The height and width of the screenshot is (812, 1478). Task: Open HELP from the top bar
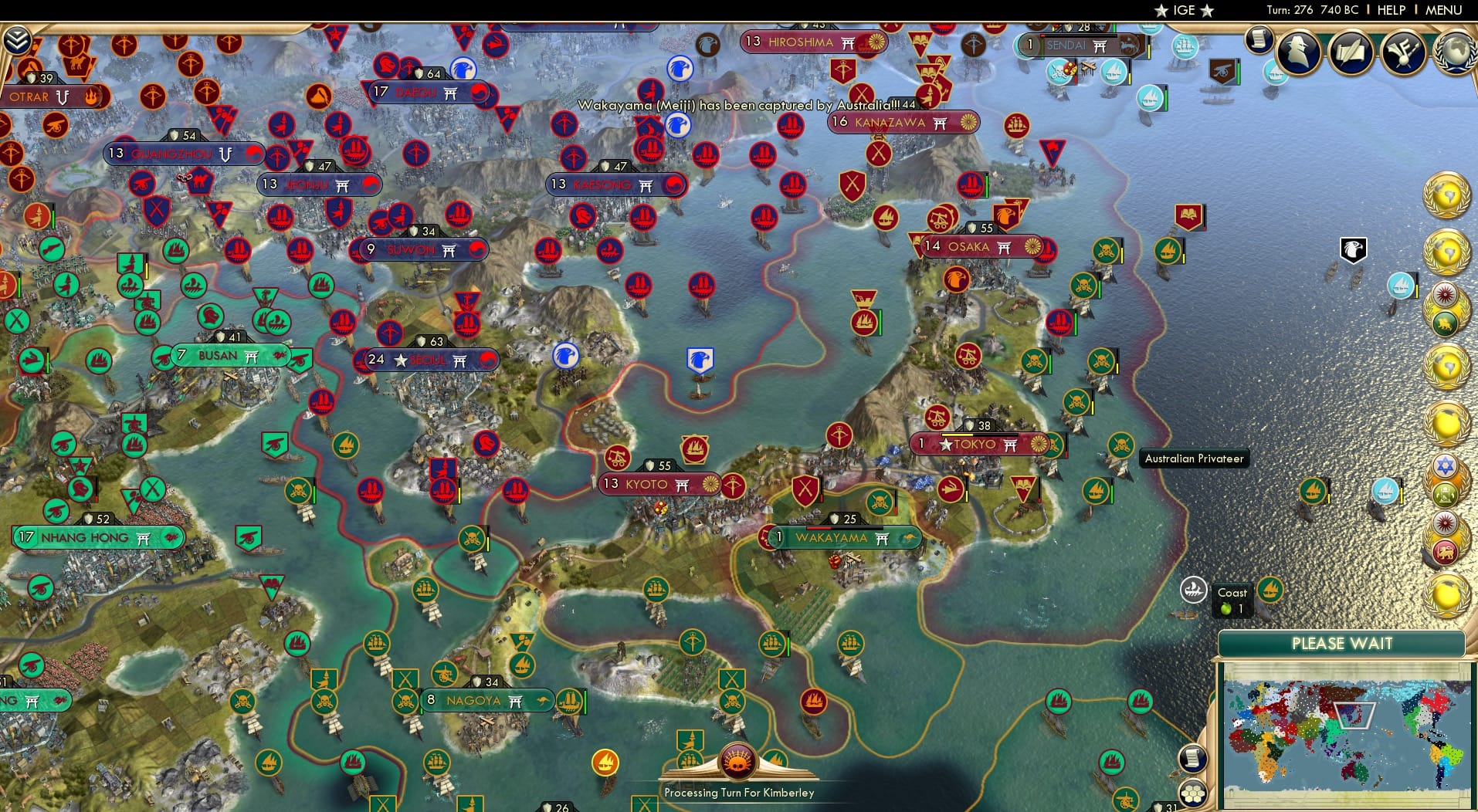pos(1391,11)
